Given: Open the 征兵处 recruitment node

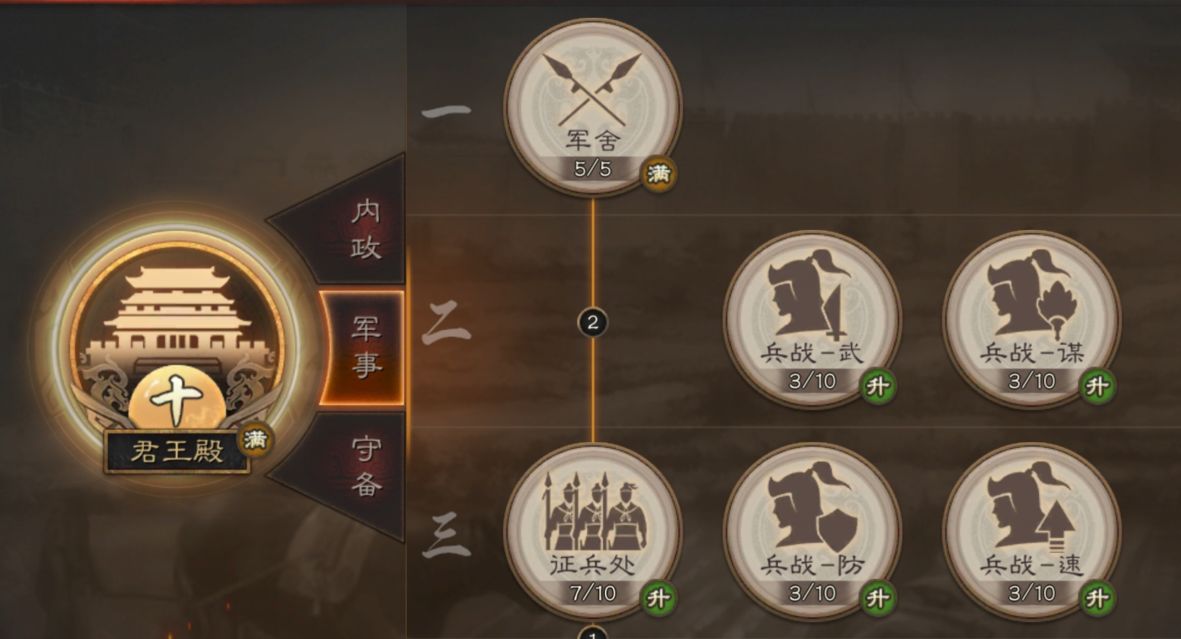Looking at the screenshot, I should 593,529.
